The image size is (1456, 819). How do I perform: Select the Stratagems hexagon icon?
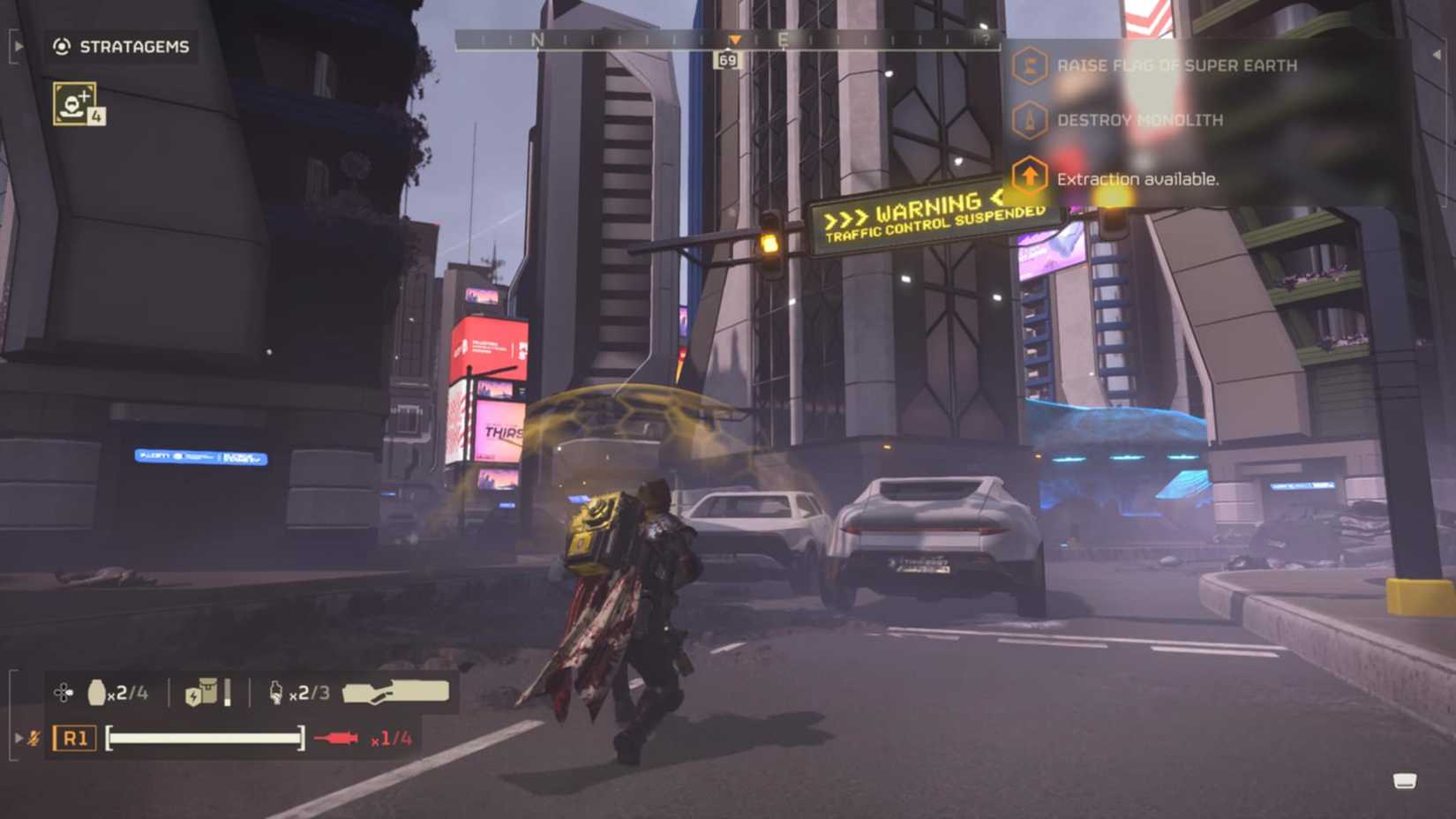60,46
